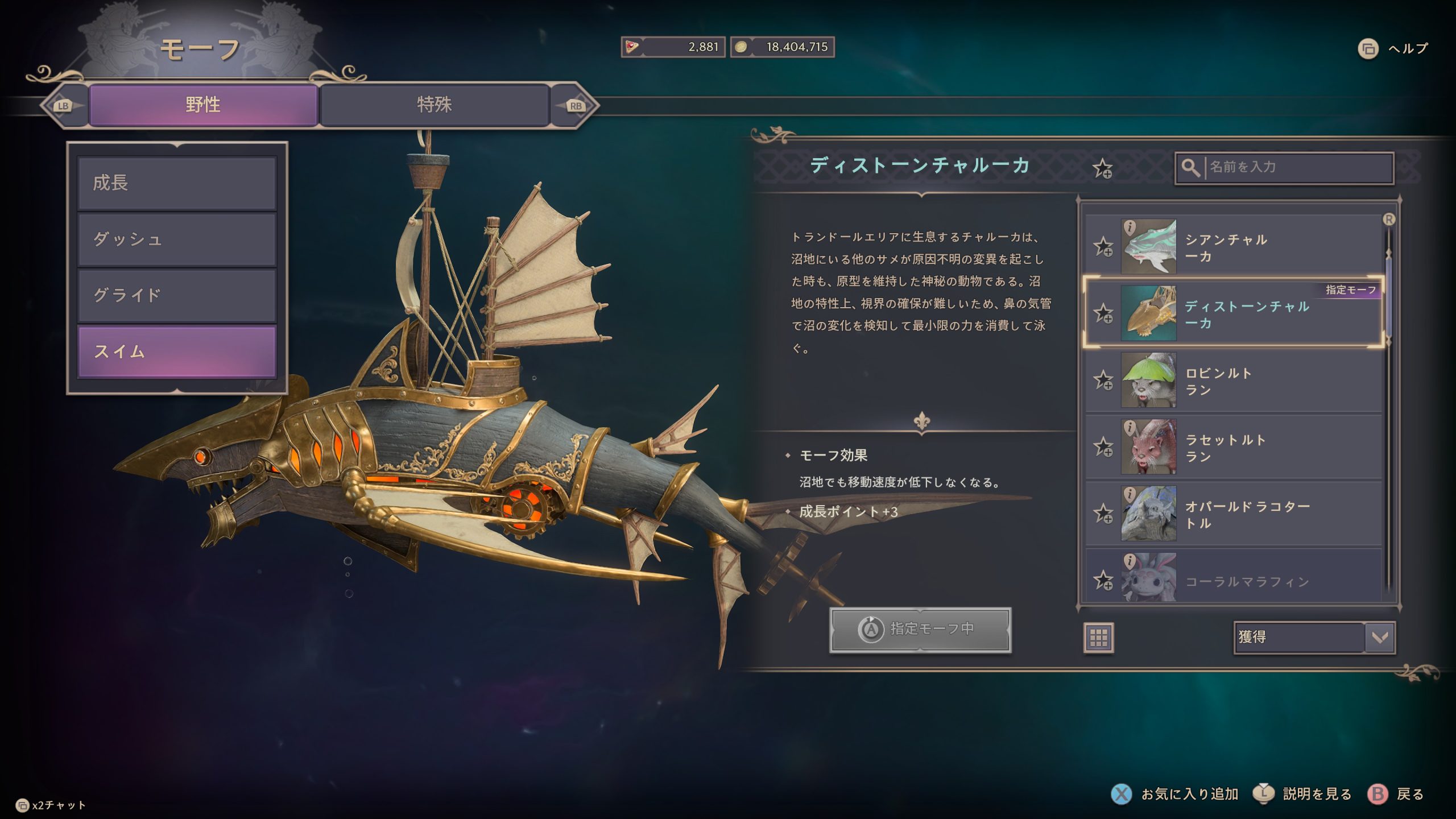Switch to the 野性 tab

[203, 105]
